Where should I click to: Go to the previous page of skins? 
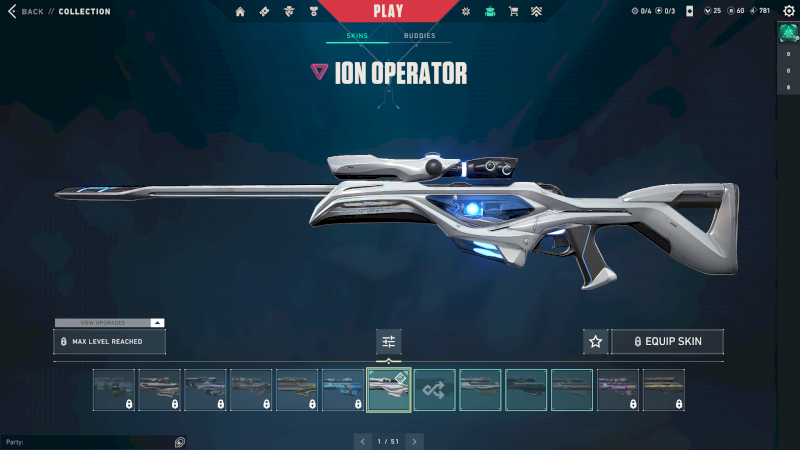363,441
